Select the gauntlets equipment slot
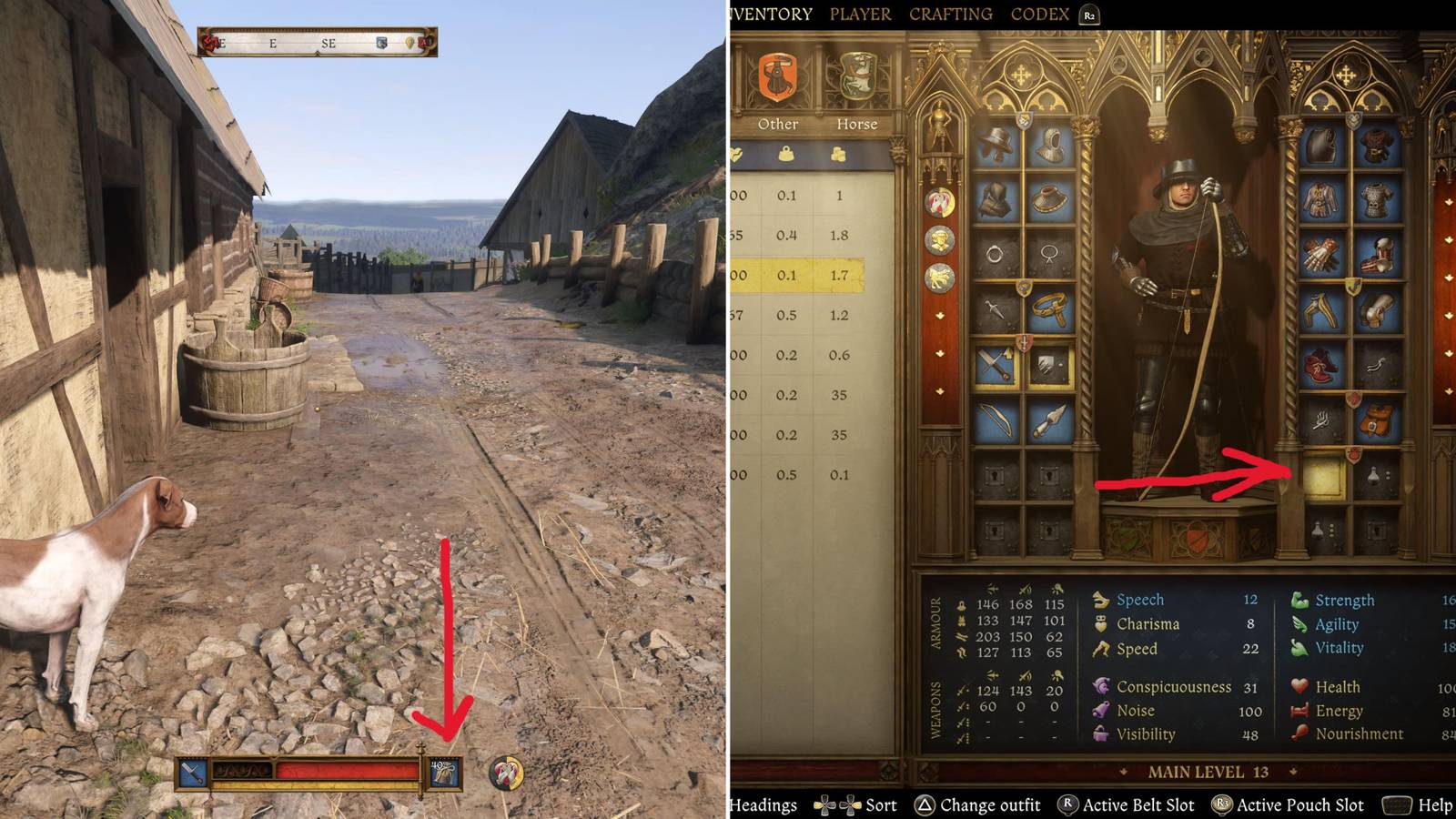 coord(1321,255)
